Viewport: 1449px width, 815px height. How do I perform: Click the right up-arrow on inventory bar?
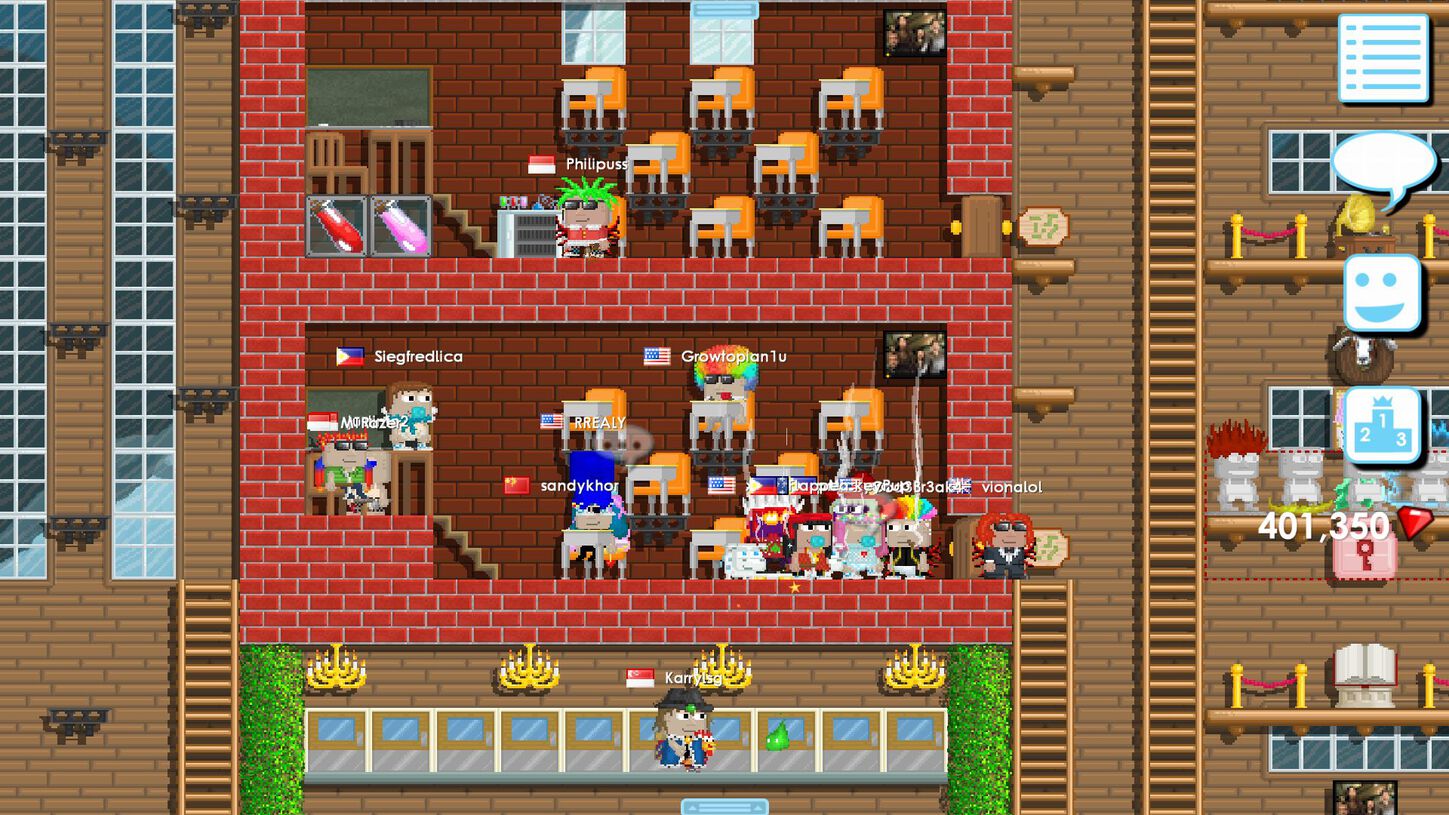(x=758, y=806)
